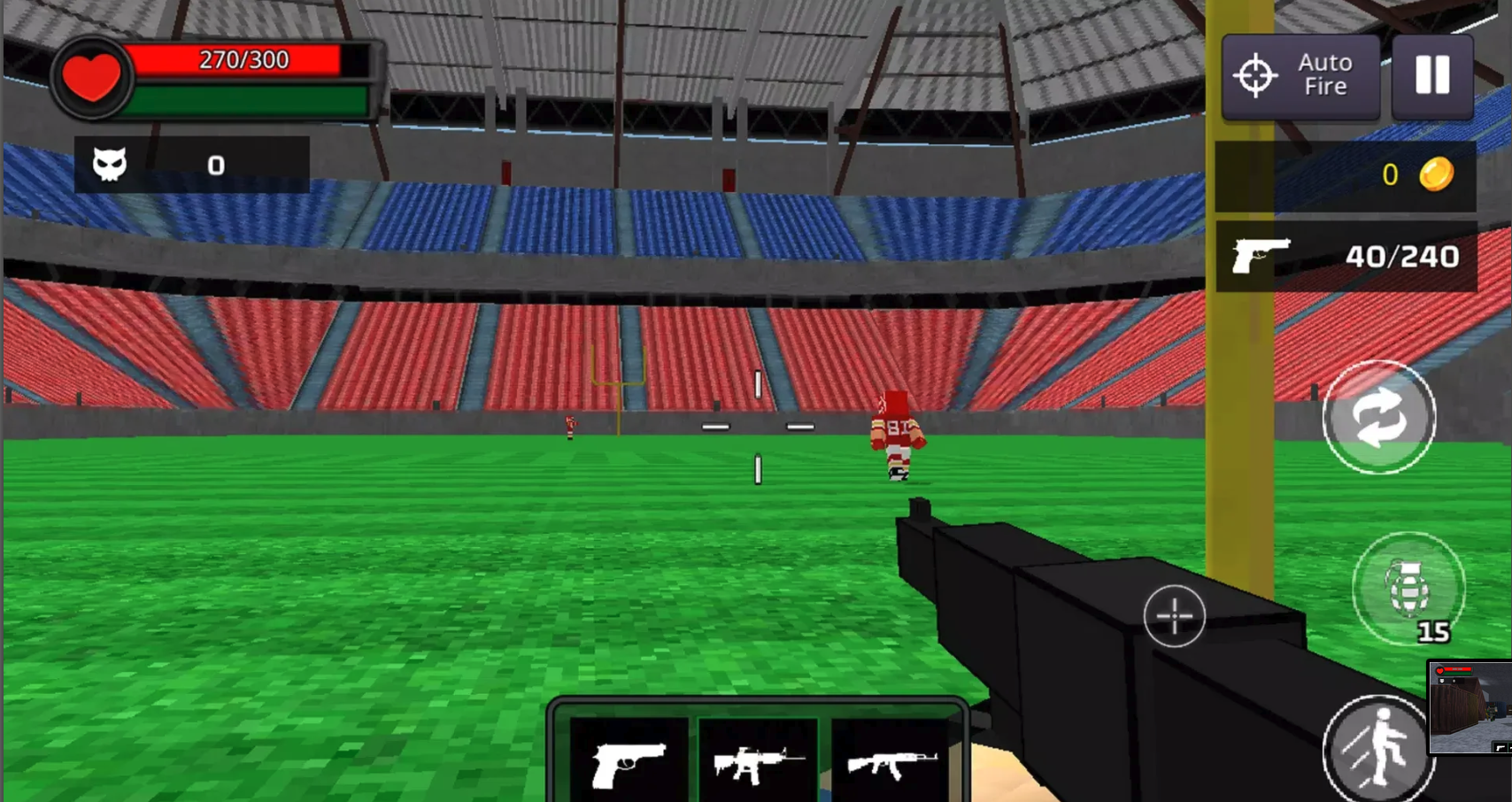Select the pistol weapon slot
This screenshot has height=802, width=1512.
point(628,762)
